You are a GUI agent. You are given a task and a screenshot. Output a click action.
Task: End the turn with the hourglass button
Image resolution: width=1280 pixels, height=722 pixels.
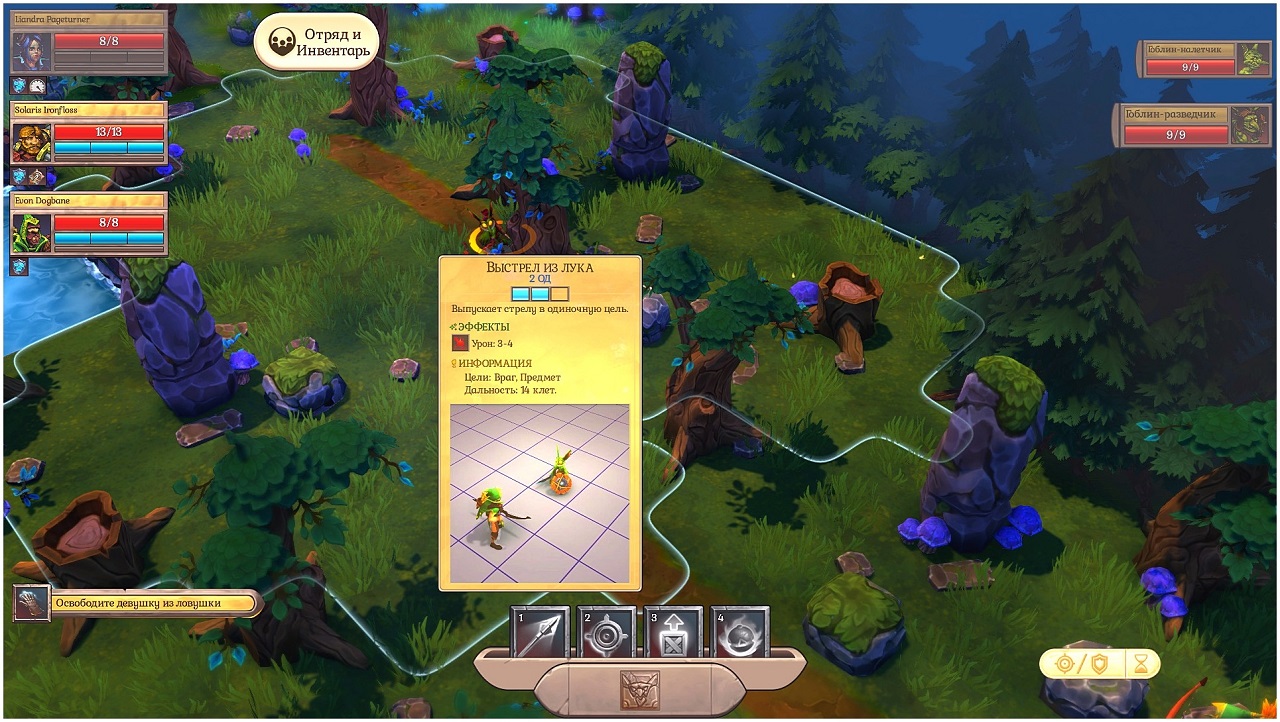coord(1142,663)
